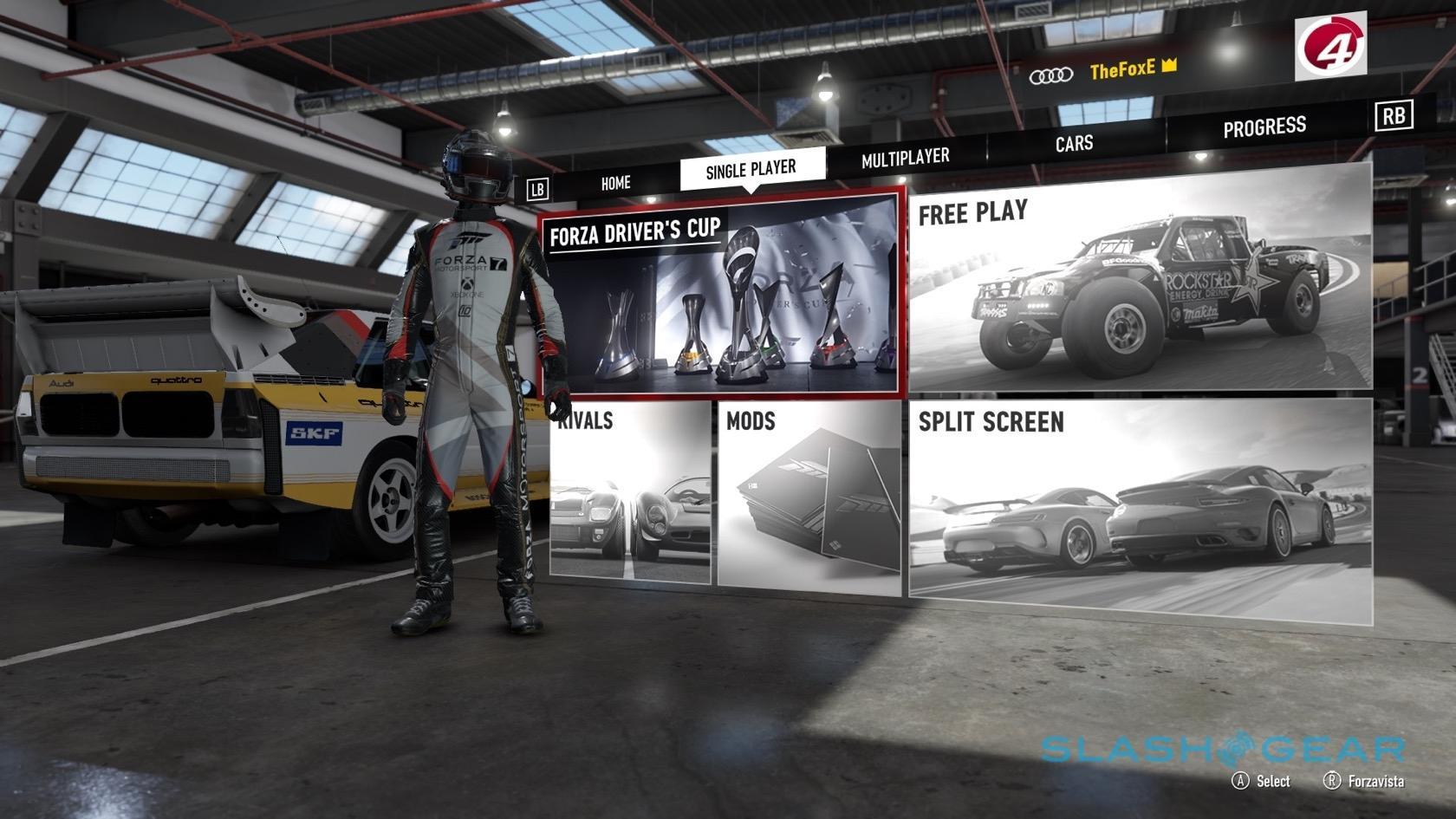Show the Progress tab
1456x819 pixels.
[x=1264, y=128]
